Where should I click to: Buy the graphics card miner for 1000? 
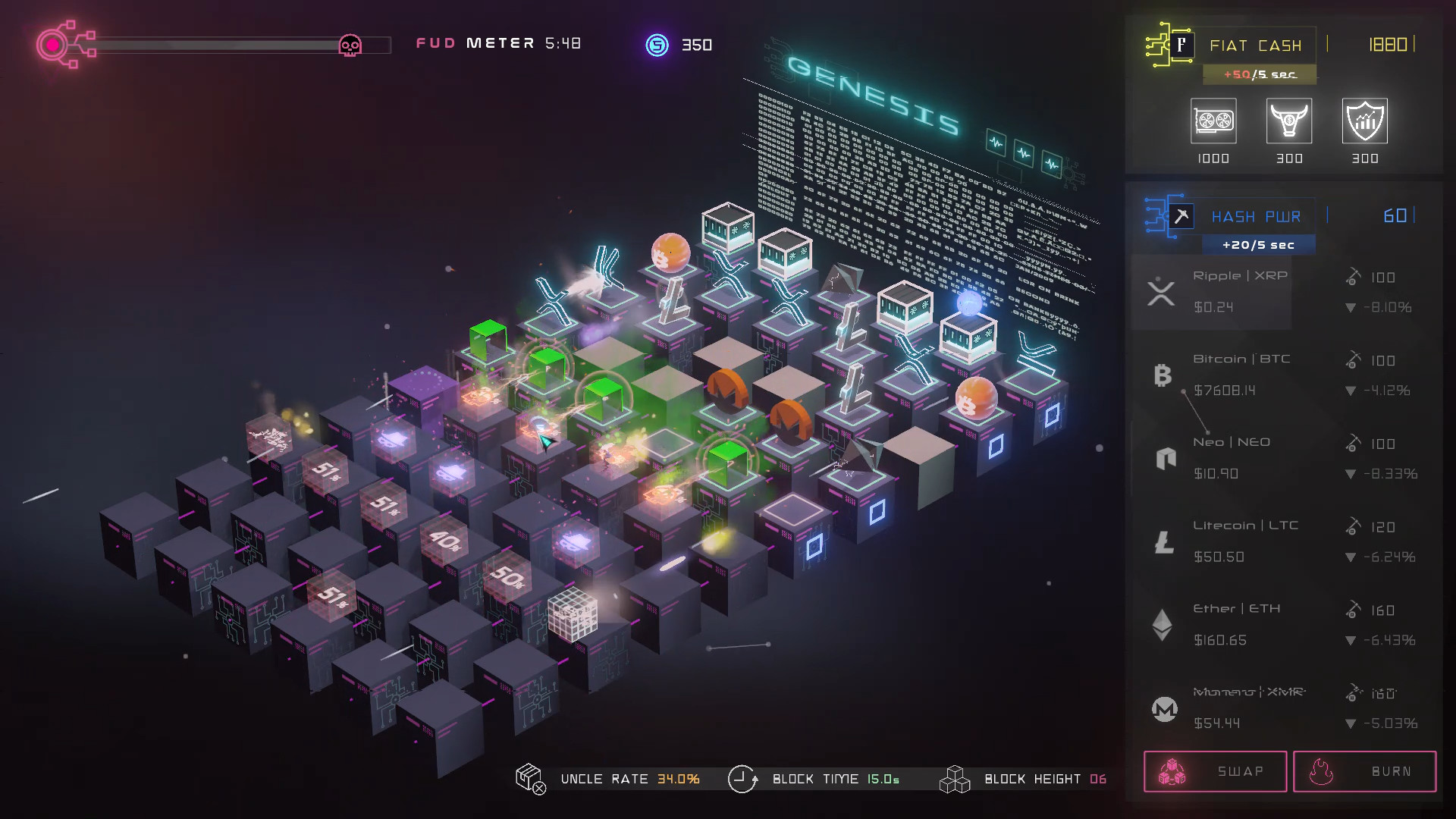coord(1213,121)
